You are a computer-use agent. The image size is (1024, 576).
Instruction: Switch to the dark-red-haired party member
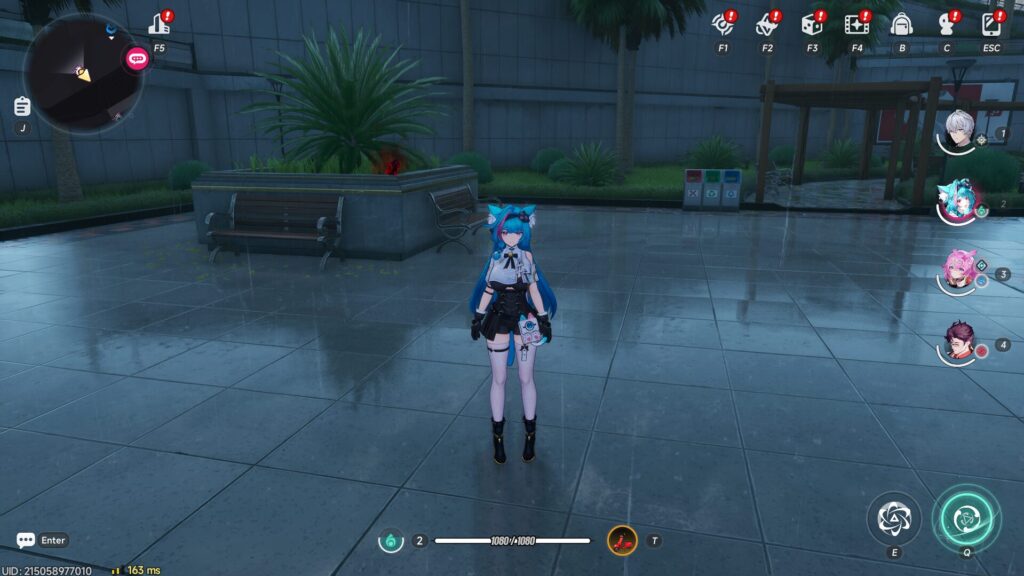[x=959, y=342]
